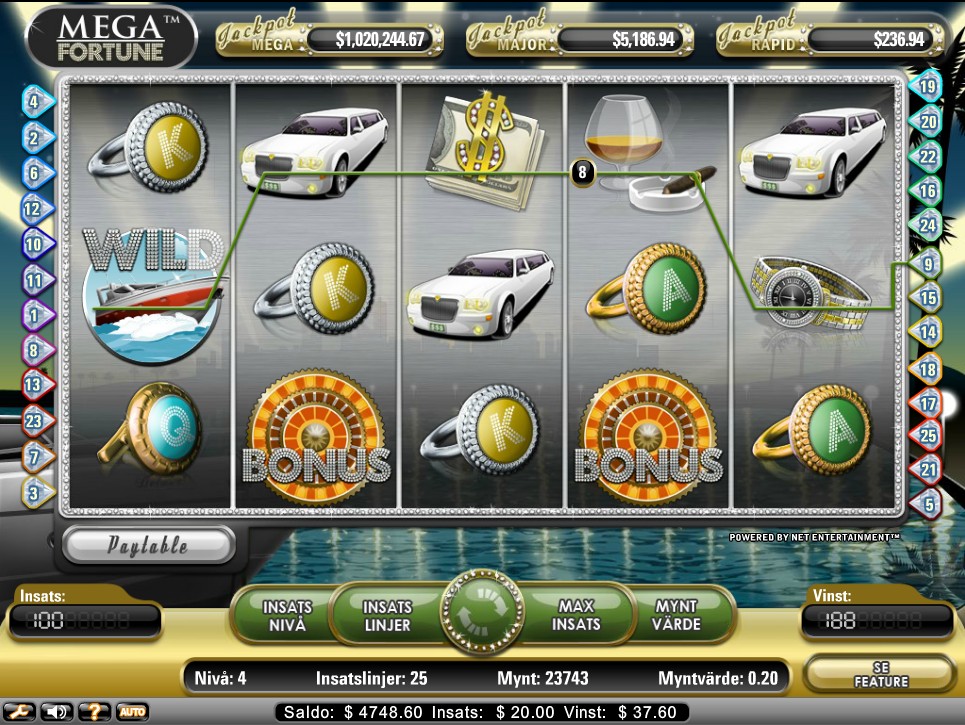Open game settings via the wrench icon
This screenshot has width=965, height=725.
pos(19,712)
